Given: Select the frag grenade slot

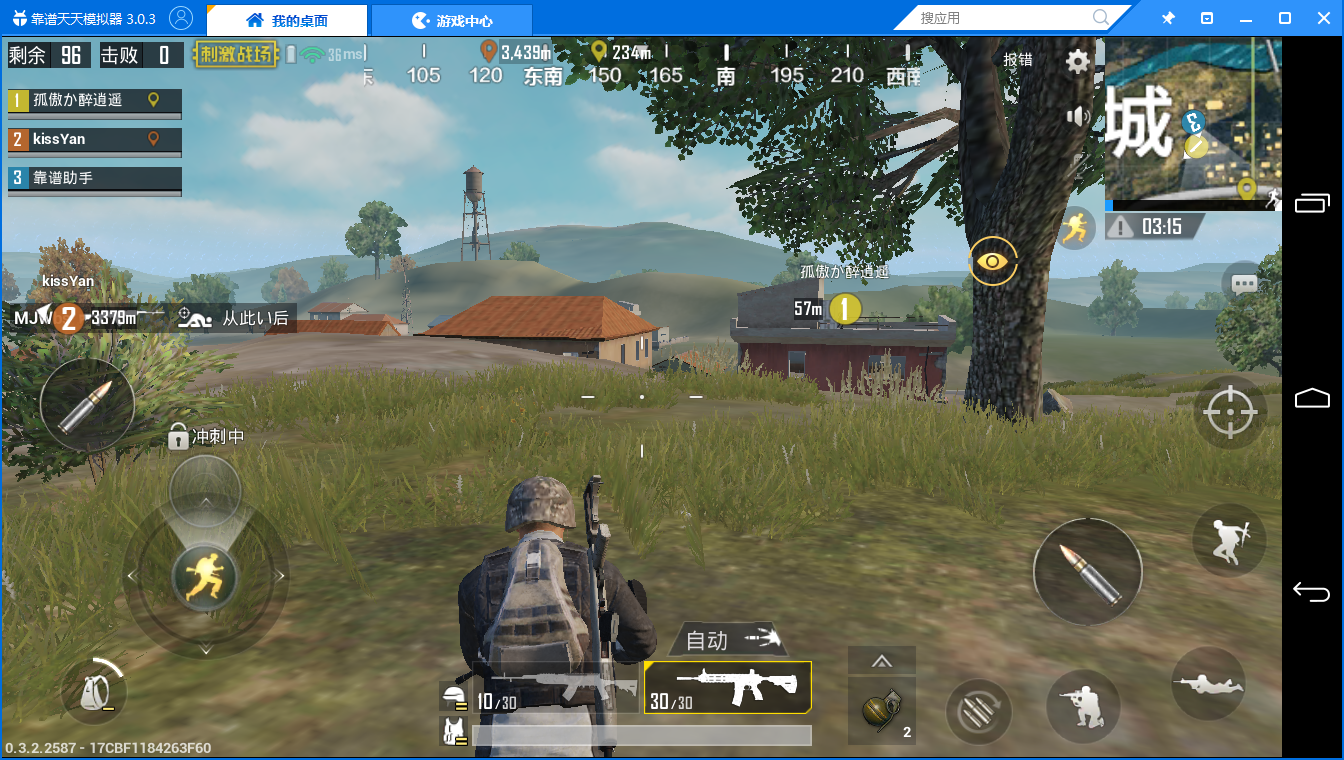Looking at the screenshot, I should 881,710.
